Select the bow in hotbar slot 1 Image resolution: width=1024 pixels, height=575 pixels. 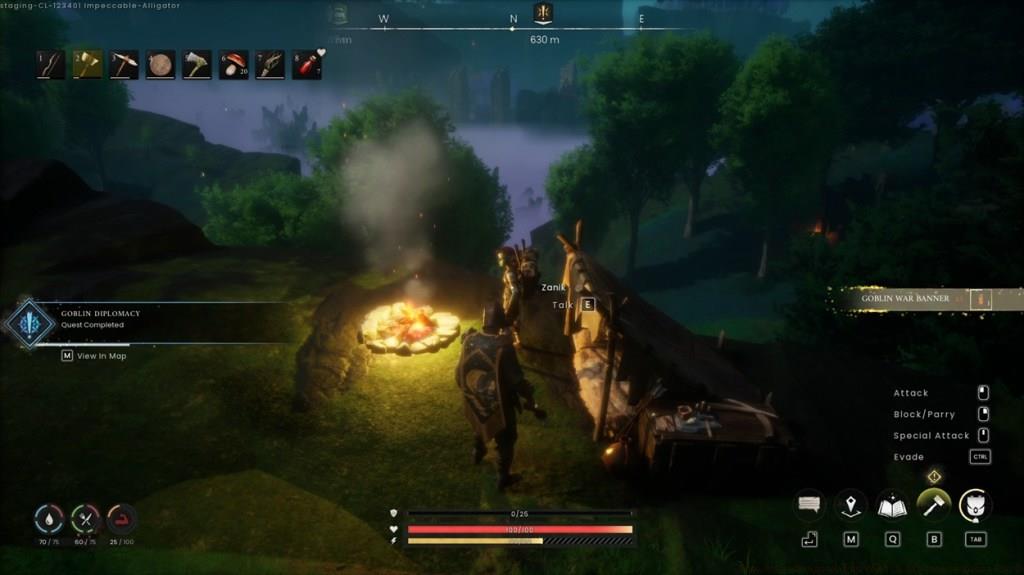(50, 65)
